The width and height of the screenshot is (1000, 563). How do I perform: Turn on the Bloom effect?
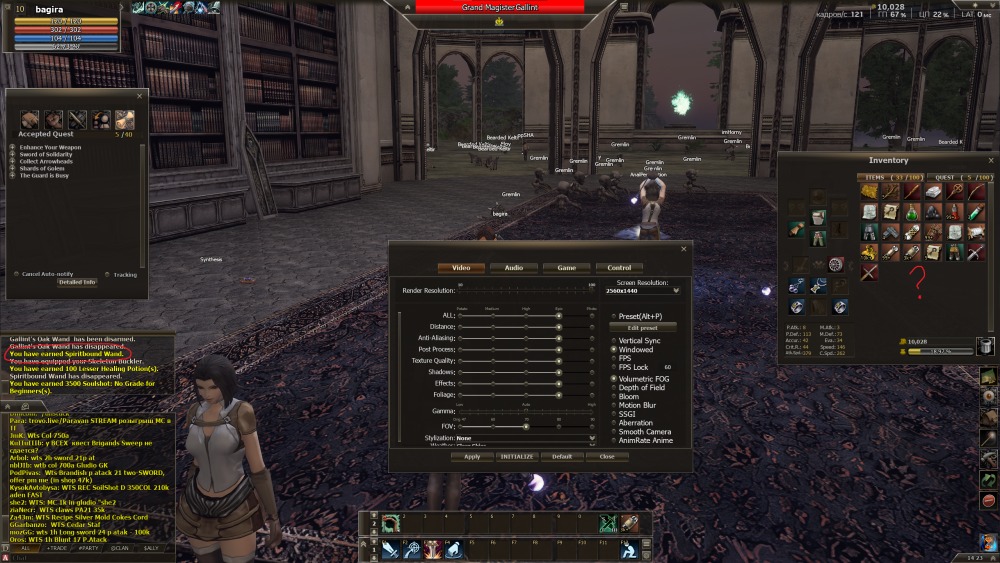[613, 397]
